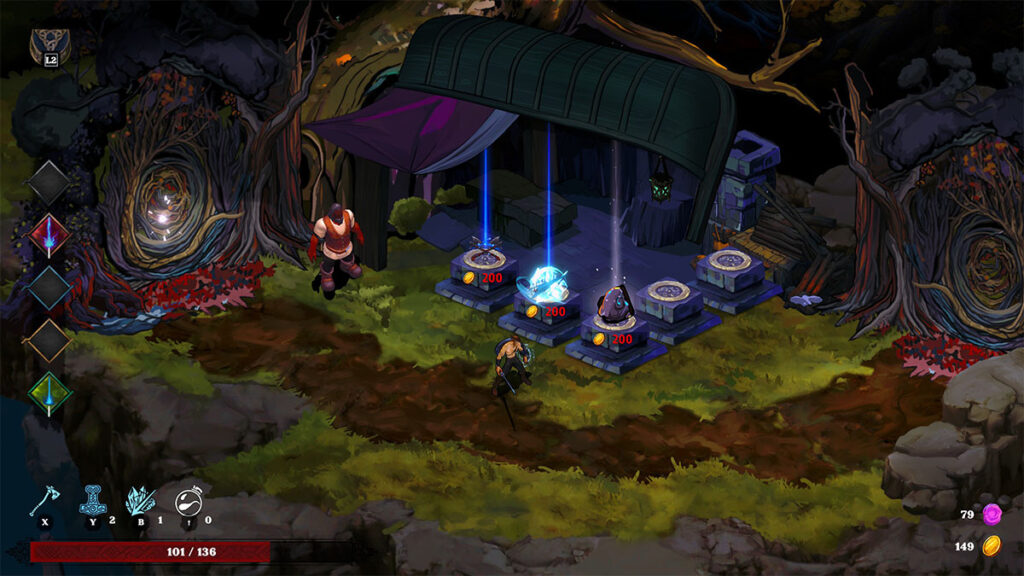Click the pink soul gem currency icon
The image size is (1024, 576).
click(x=992, y=514)
